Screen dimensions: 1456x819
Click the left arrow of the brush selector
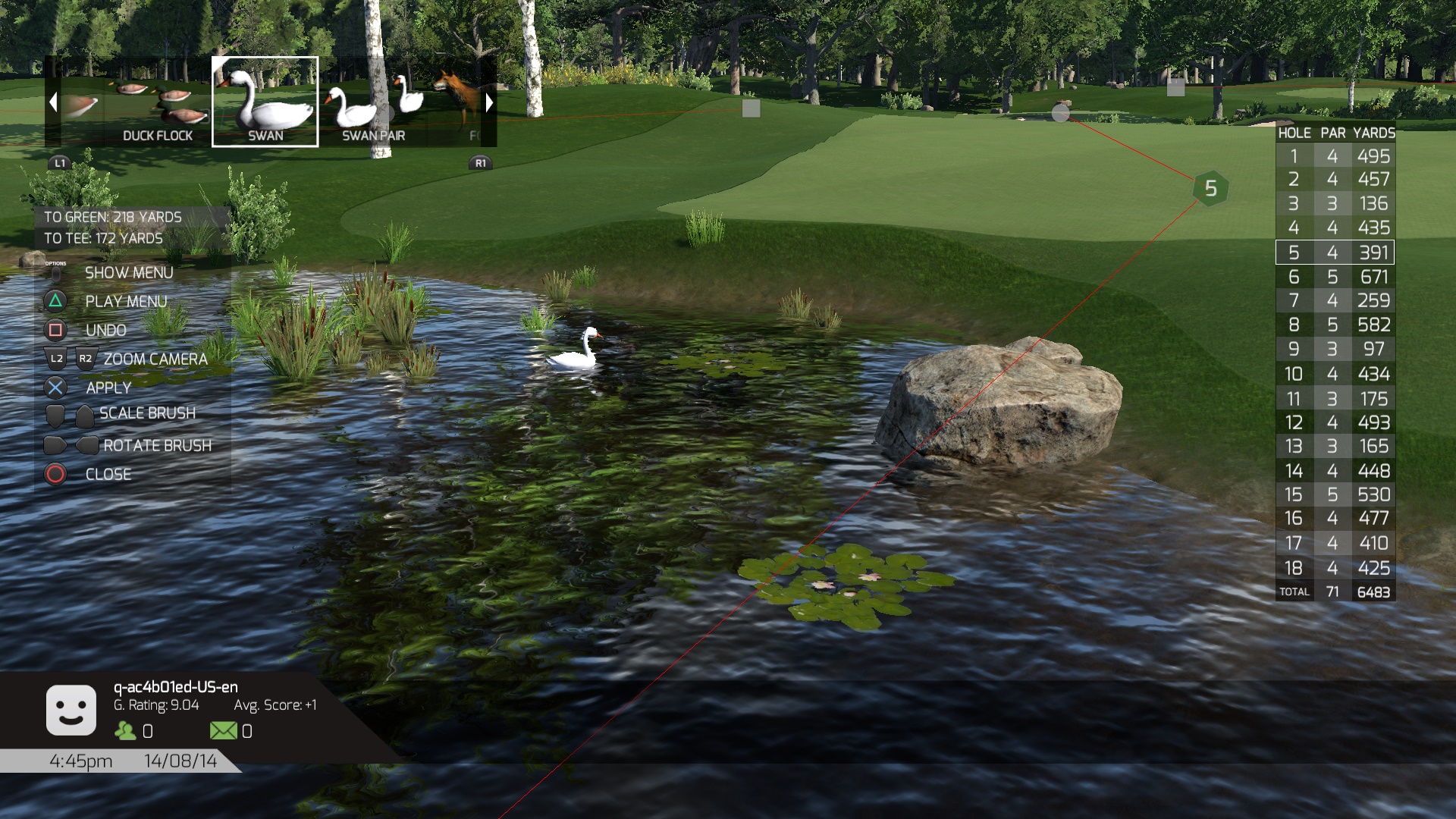(x=53, y=102)
